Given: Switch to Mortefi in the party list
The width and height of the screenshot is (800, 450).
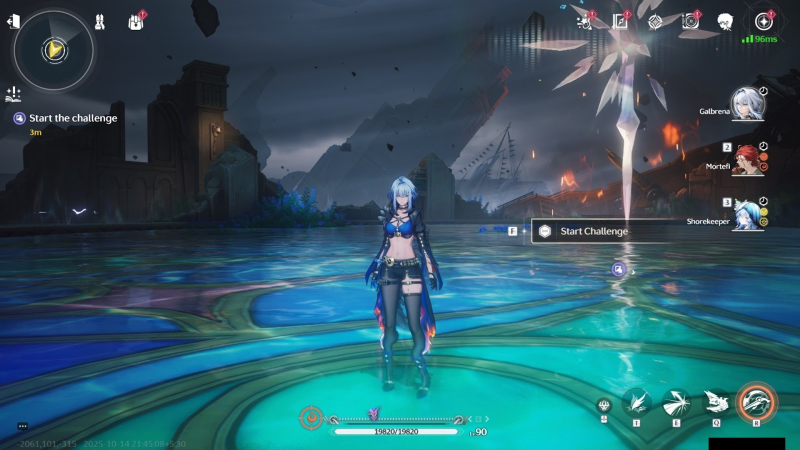Looking at the screenshot, I should point(746,158).
